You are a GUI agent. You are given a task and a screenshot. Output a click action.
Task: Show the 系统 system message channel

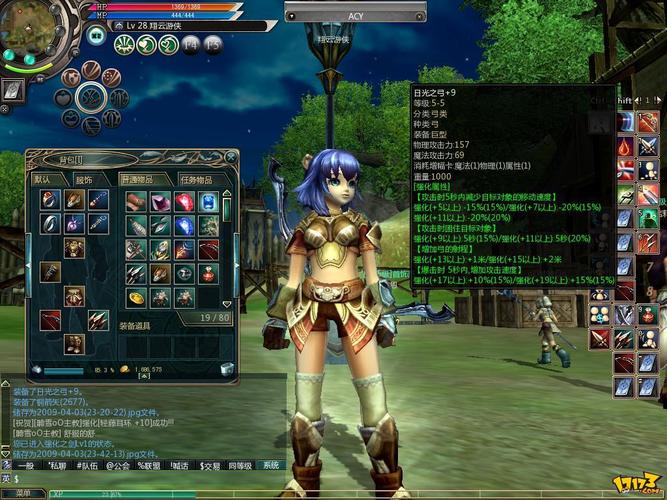coord(271,465)
